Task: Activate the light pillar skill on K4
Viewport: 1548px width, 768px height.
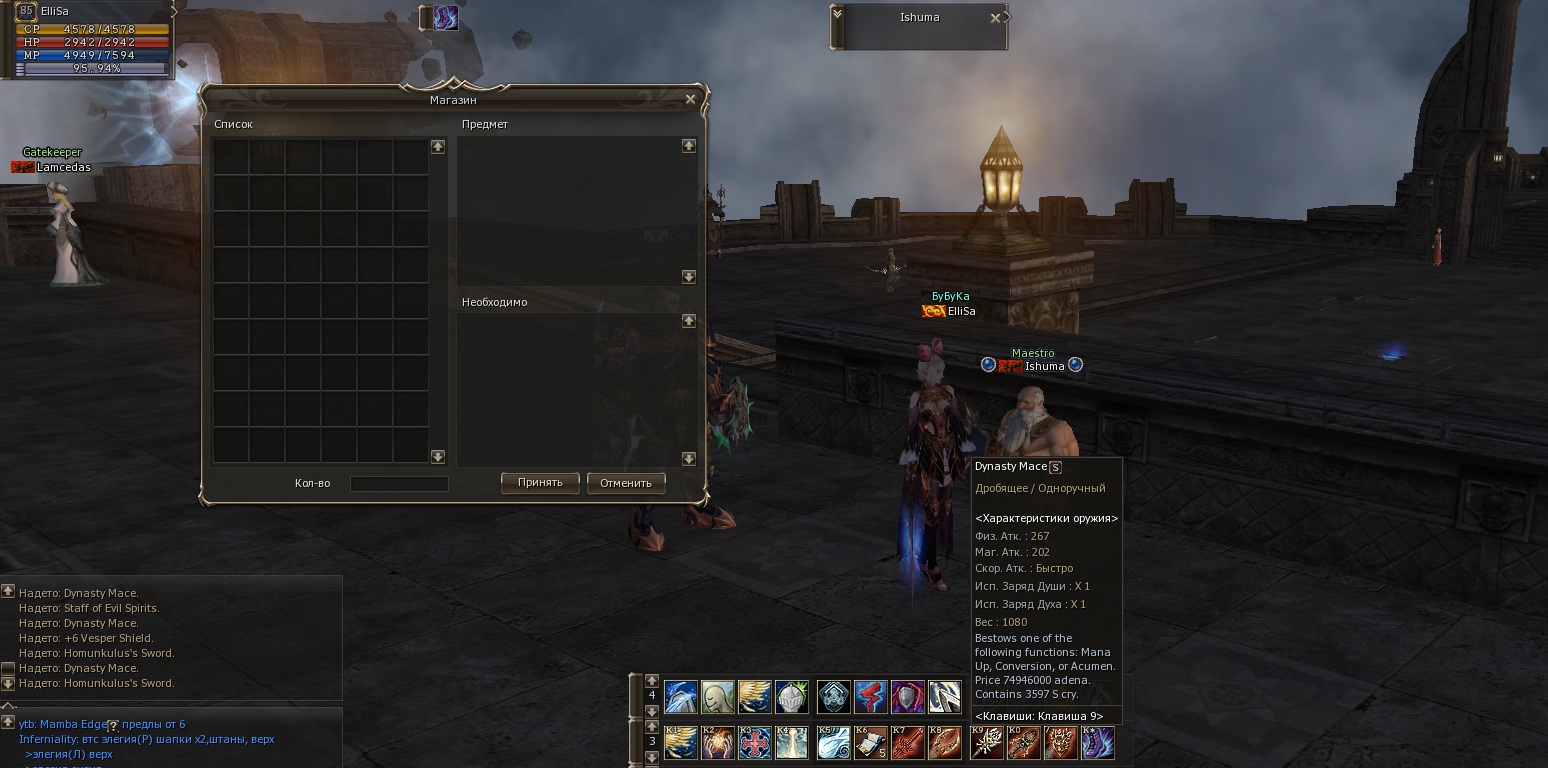Action: [x=792, y=743]
